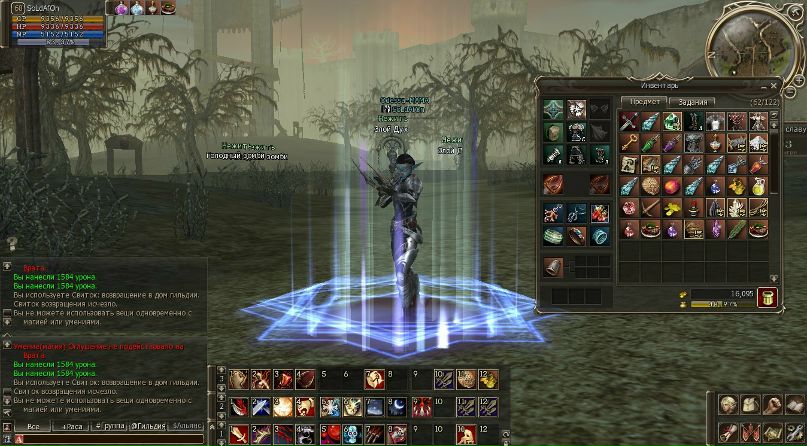
Task: Open the circular minimap
Action: click(753, 43)
